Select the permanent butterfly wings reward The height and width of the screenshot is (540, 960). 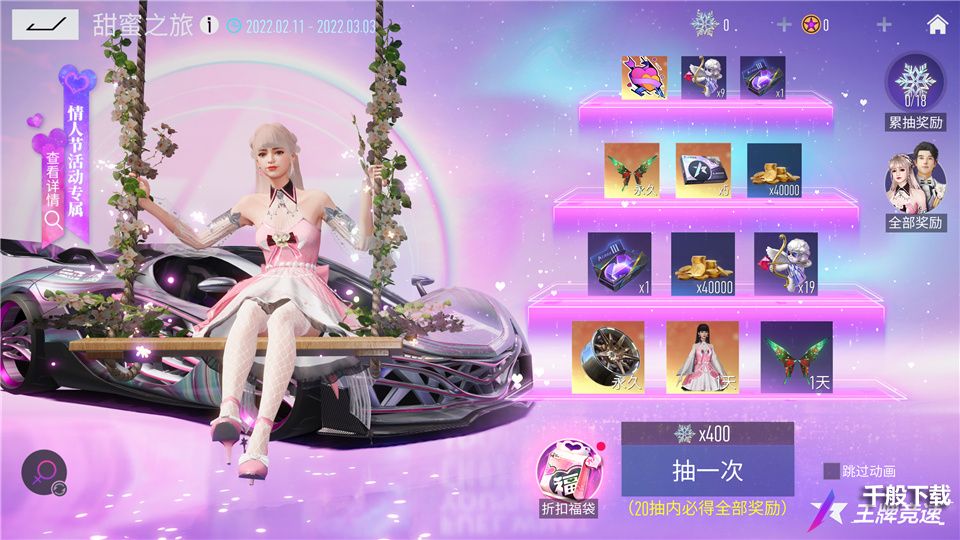[x=633, y=170]
